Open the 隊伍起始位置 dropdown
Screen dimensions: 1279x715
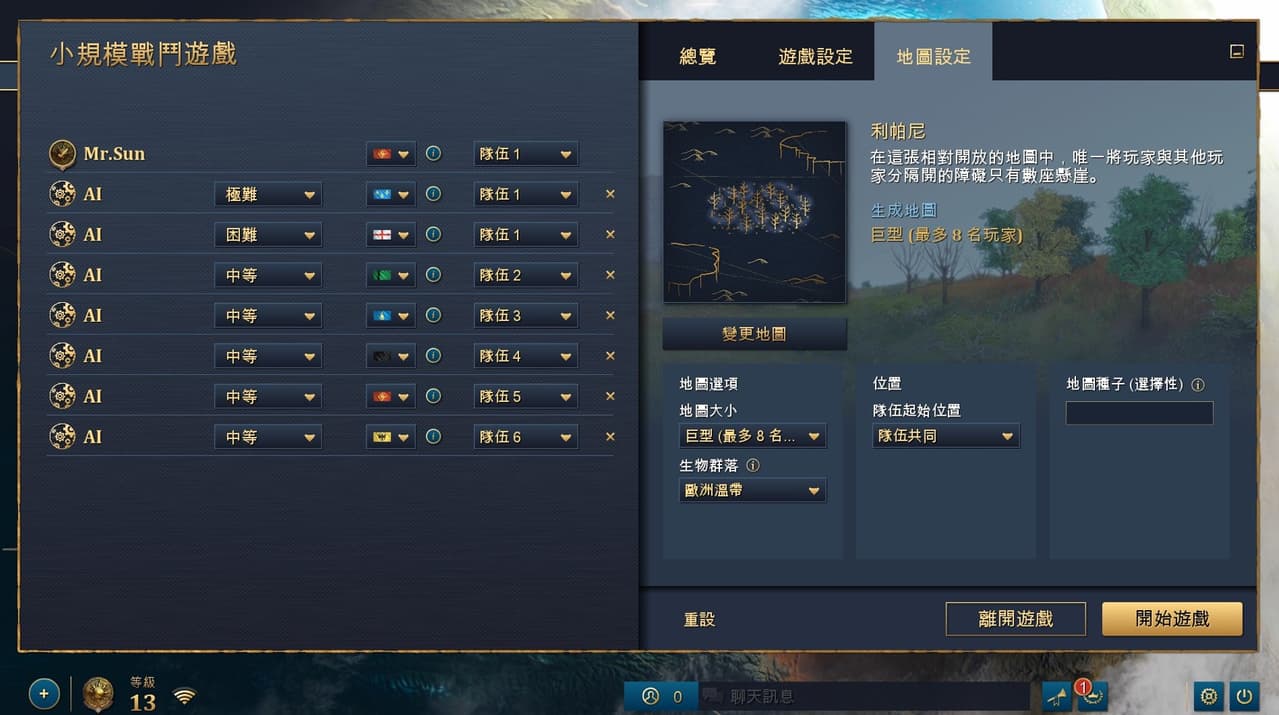946,436
